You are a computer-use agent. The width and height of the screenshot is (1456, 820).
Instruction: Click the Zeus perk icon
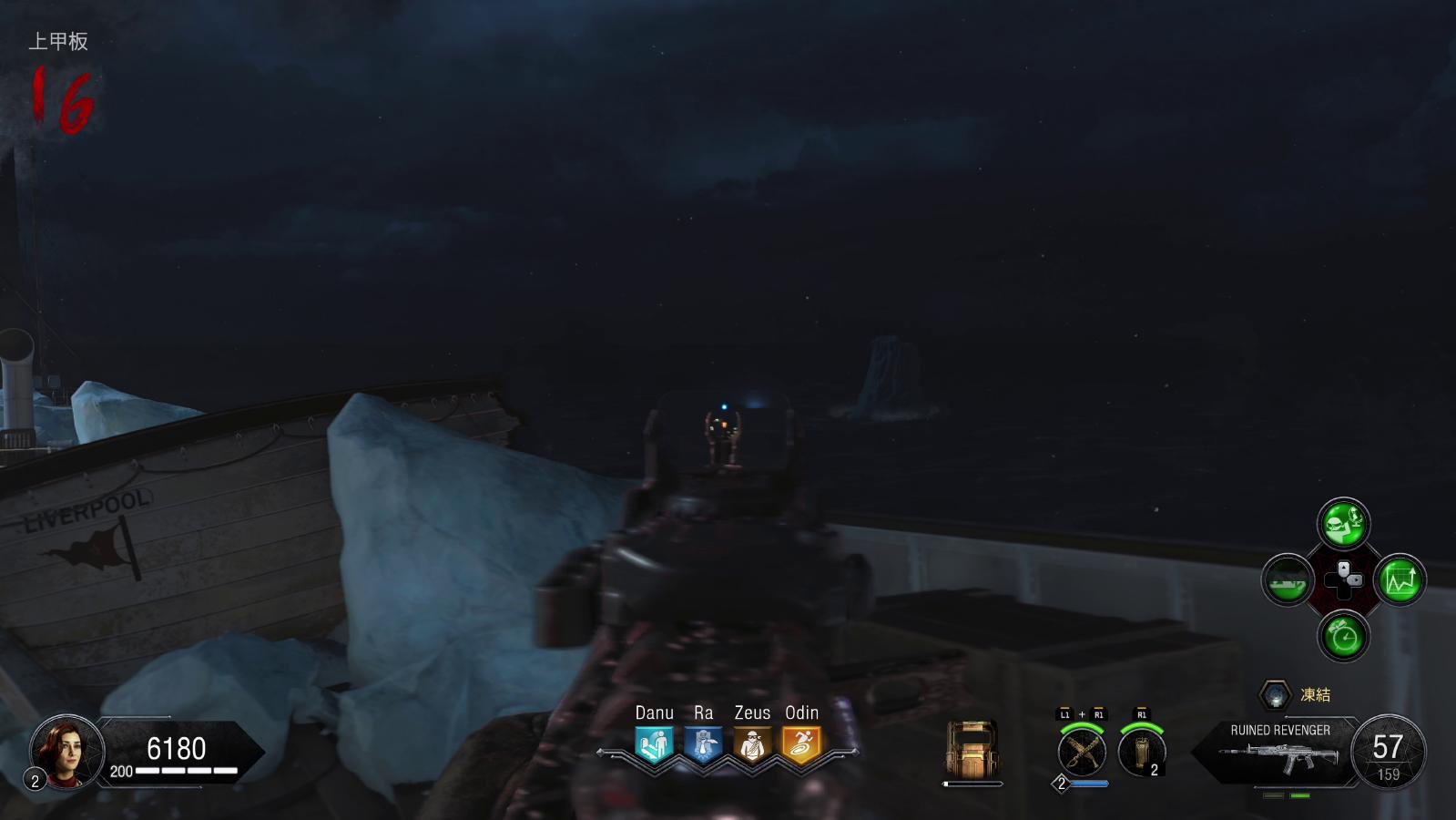[x=752, y=744]
